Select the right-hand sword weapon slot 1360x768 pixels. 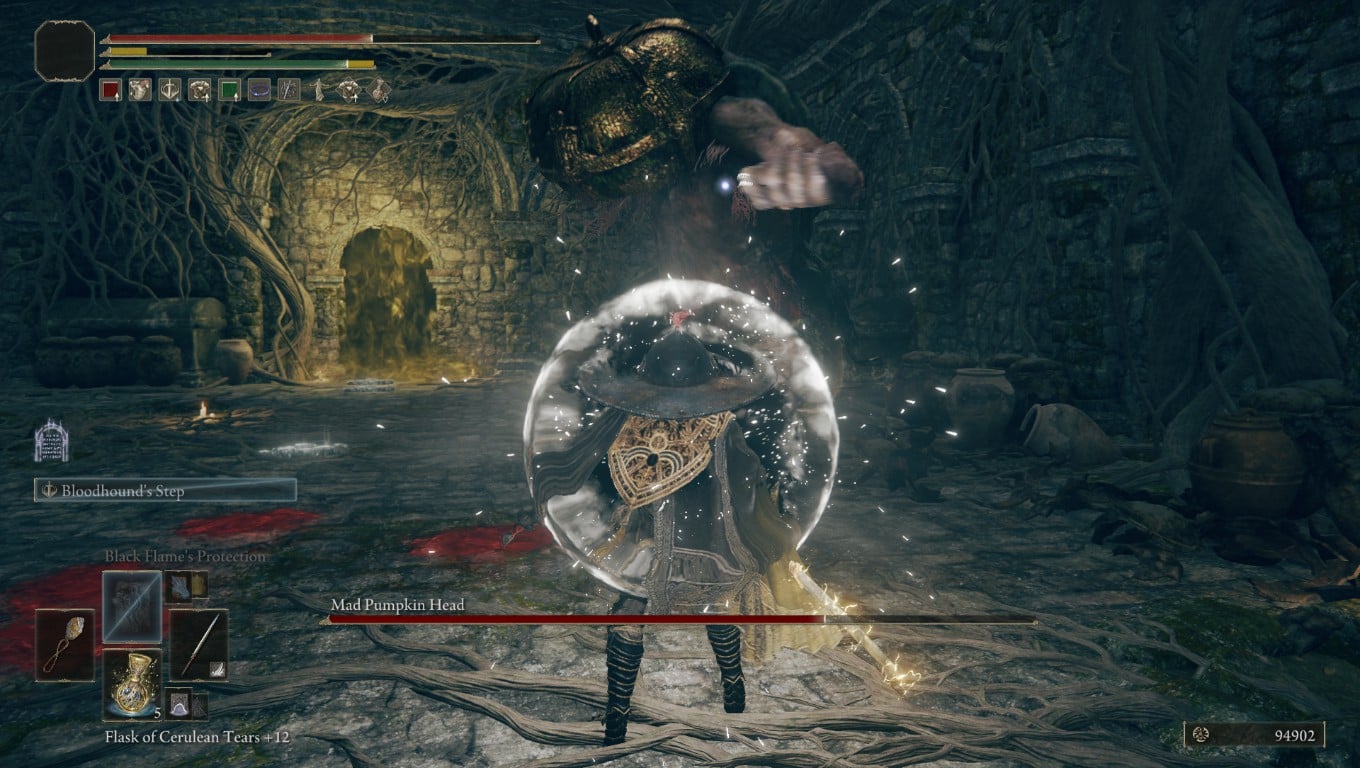pyautogui.click(x=198, y=645)
